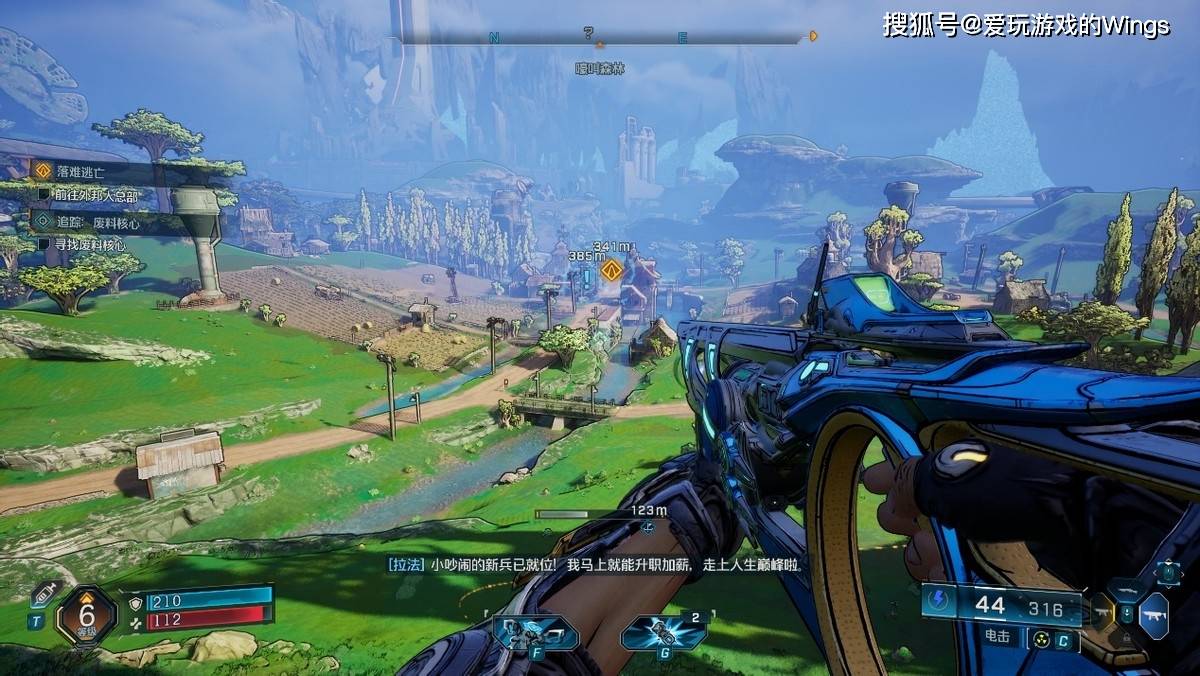
Task: Select the locked bottom weapon slot
Action: click(1127, 637)
